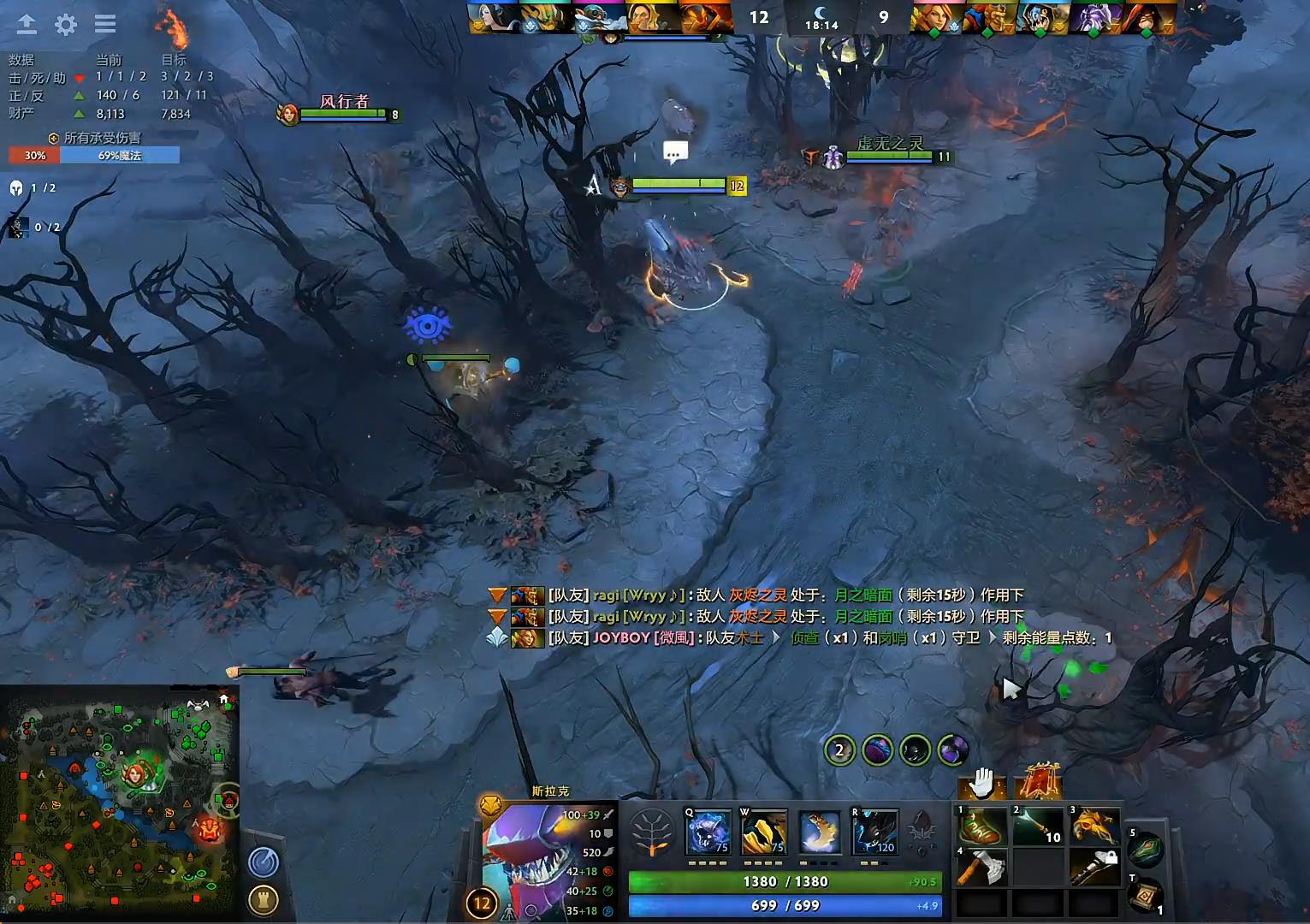The height and width of the screenshot is (924, 1310).
Task: Open the hamburger menu at top left
Action: pos(104,25)
